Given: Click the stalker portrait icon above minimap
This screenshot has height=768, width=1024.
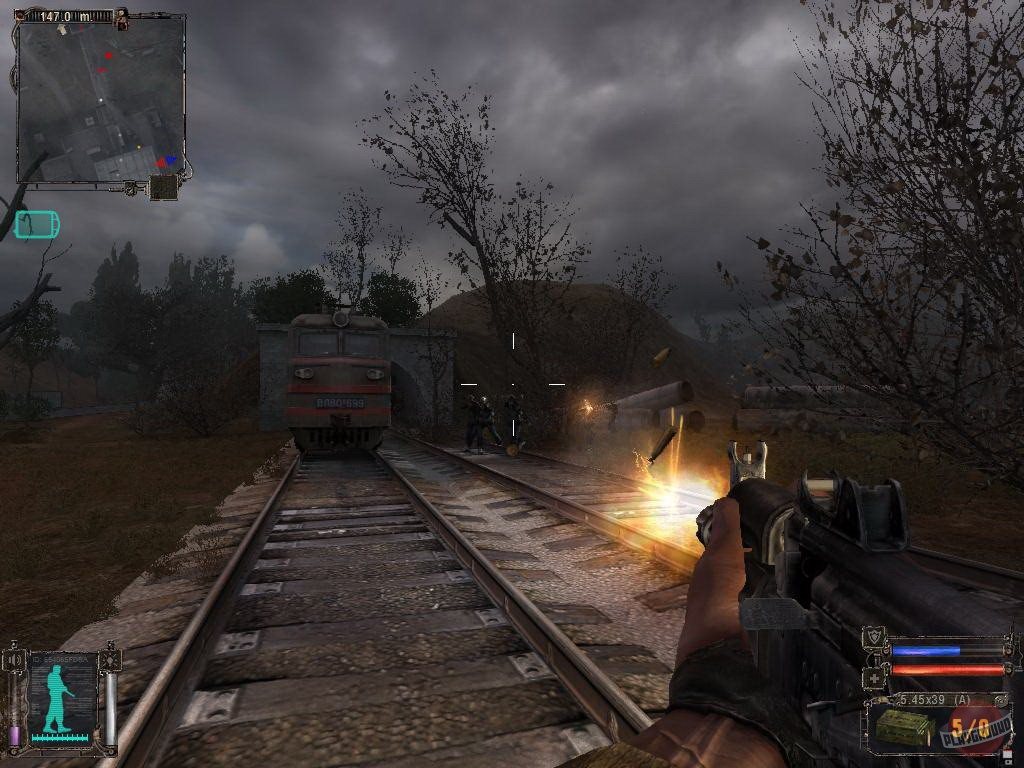Looking at the screenshot, I should point(122,17).
